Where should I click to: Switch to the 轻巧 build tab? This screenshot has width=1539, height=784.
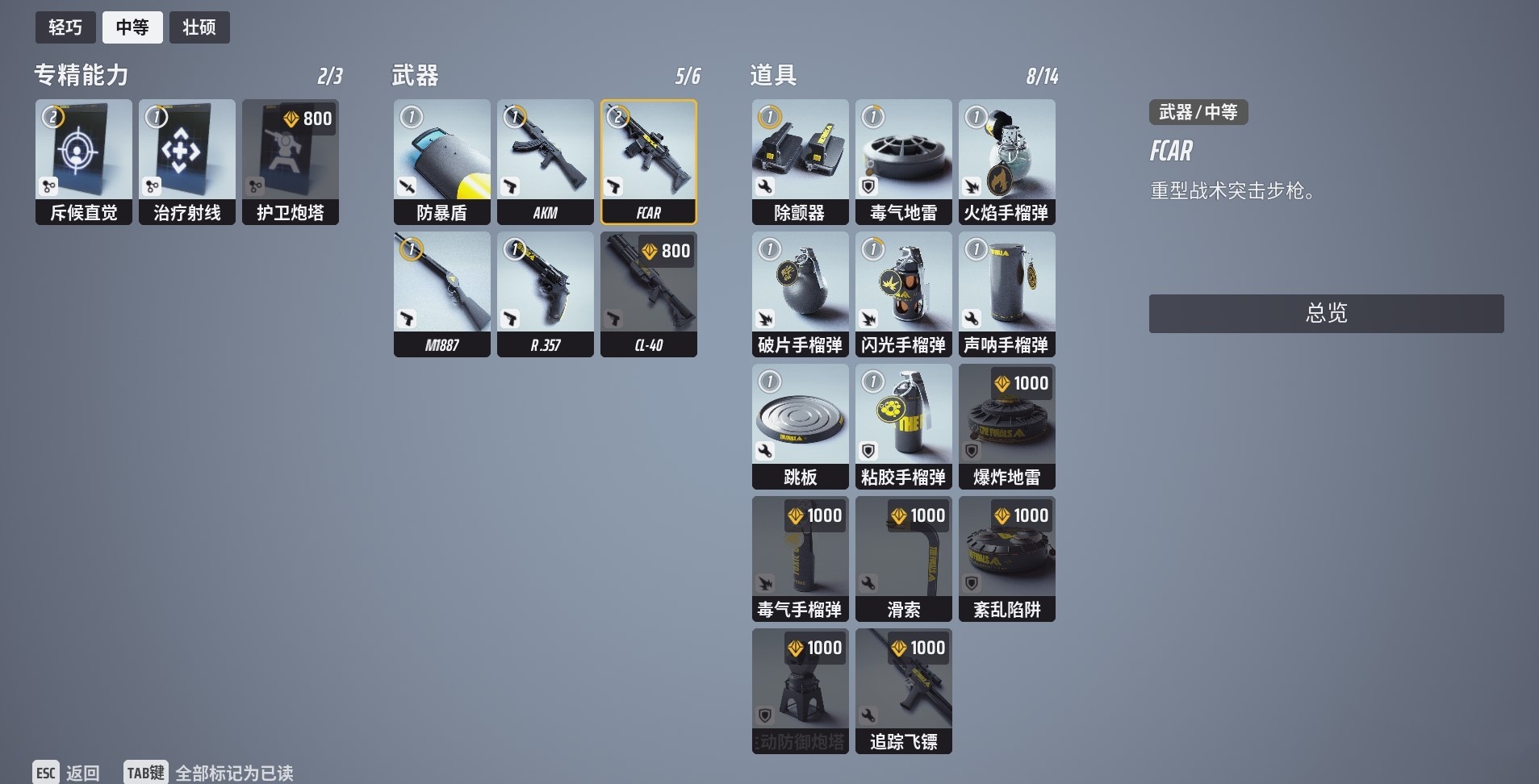click(x=65, y=27)
